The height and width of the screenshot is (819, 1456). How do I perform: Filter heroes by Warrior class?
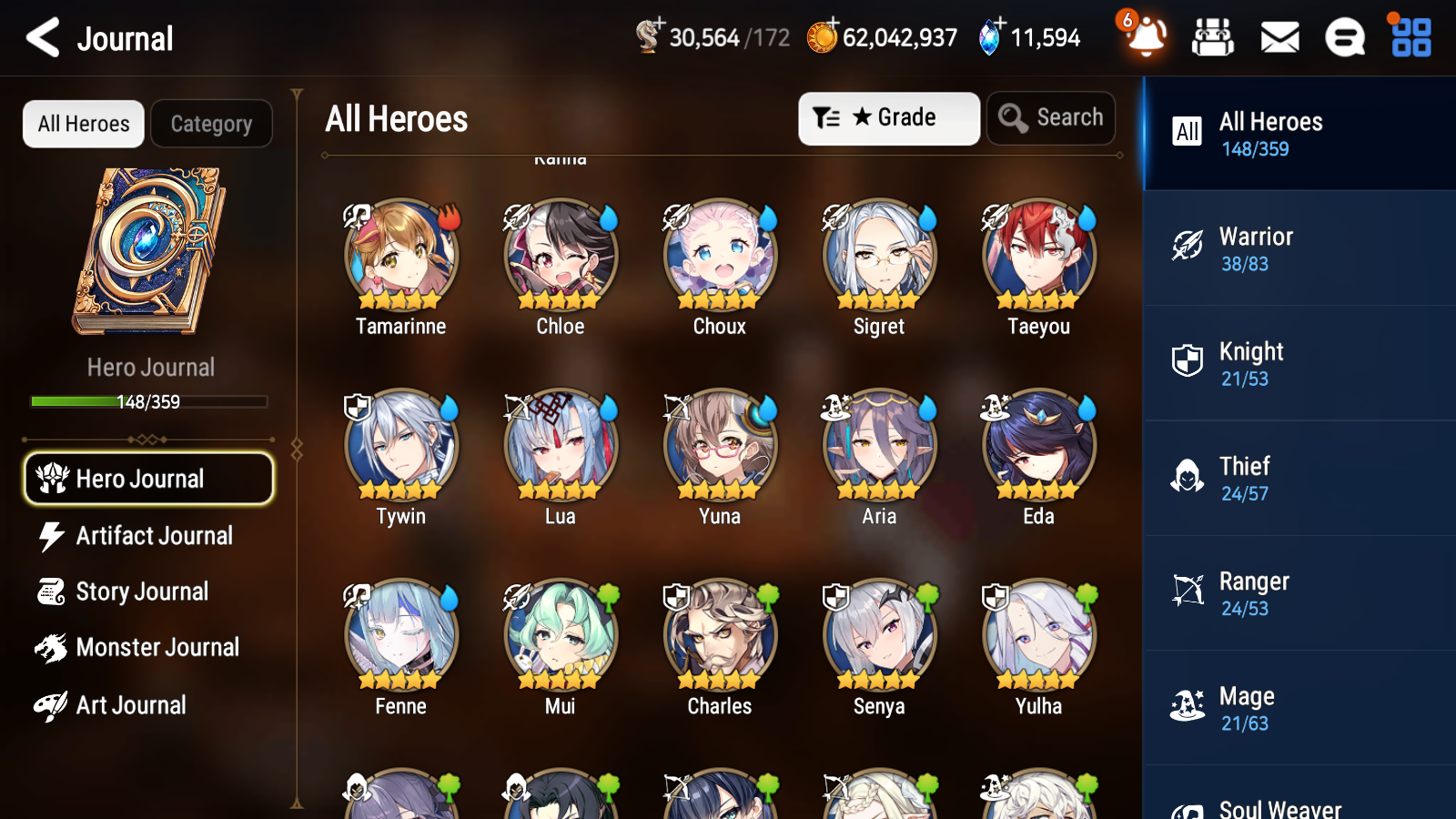pyautogui.click(x=1299, y=249)
